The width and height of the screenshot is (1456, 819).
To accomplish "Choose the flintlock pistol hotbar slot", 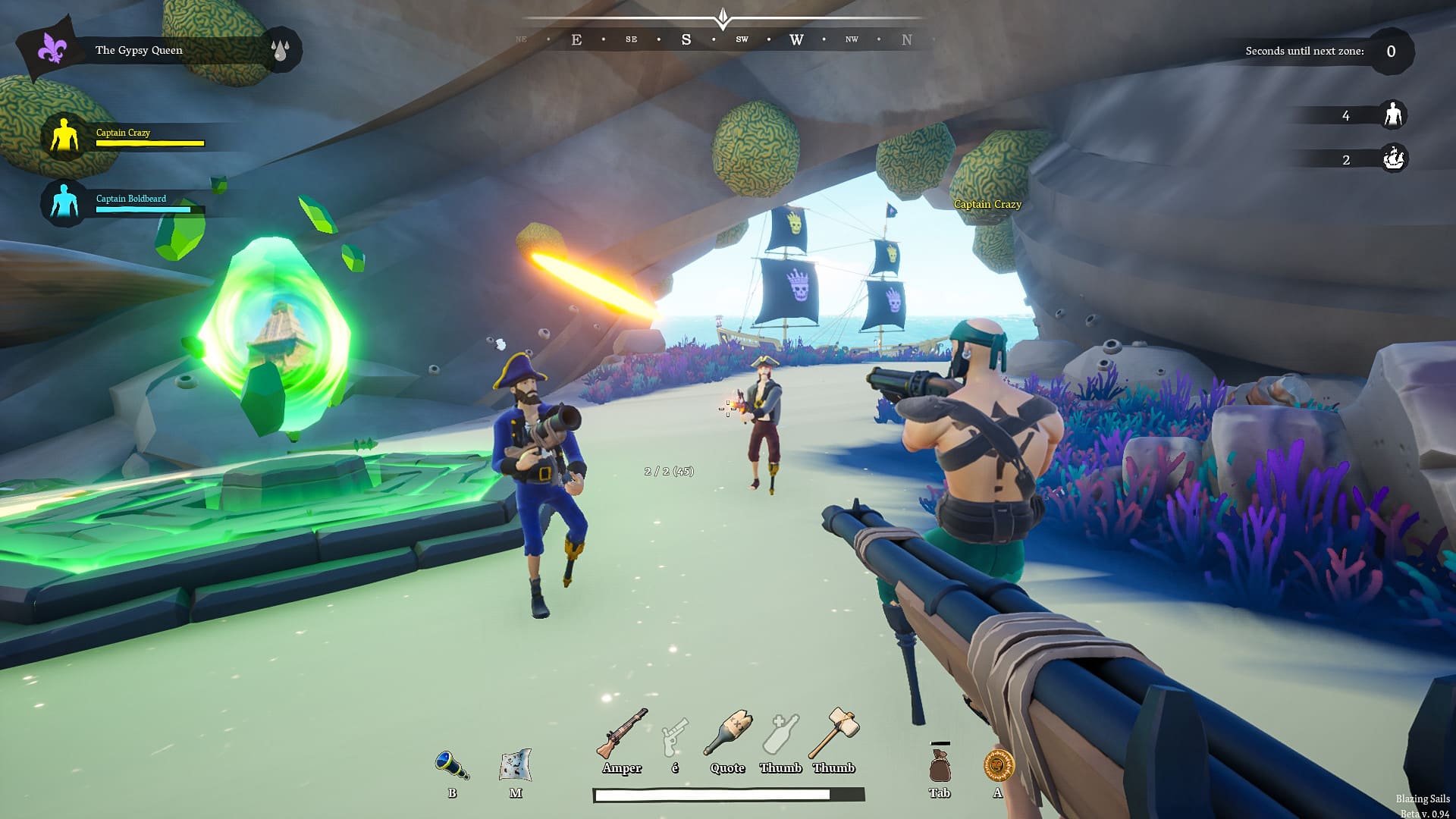I will [x=674, y=736].
